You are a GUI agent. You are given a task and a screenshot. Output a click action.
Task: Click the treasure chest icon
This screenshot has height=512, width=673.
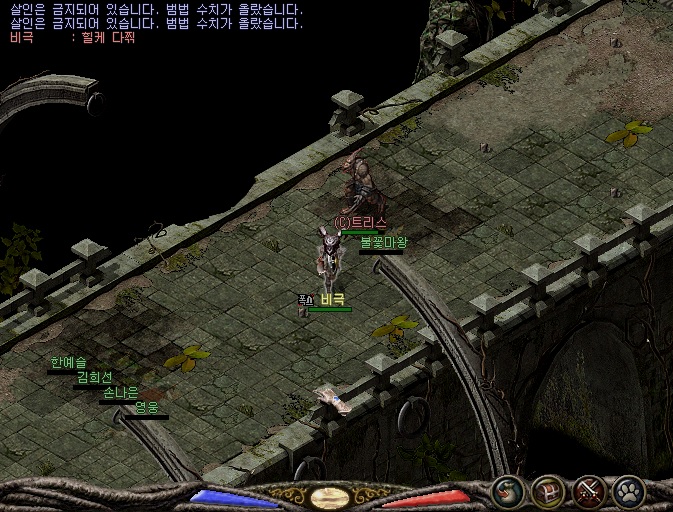pos(549,492)
